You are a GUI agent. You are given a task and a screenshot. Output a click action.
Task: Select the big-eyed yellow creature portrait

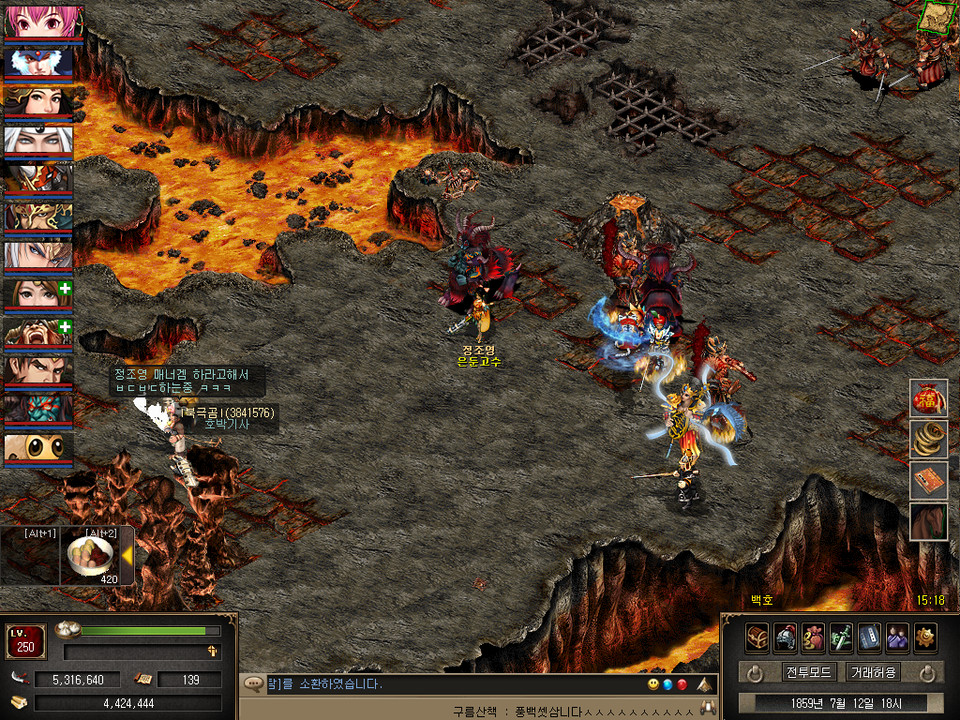point(38,448)
